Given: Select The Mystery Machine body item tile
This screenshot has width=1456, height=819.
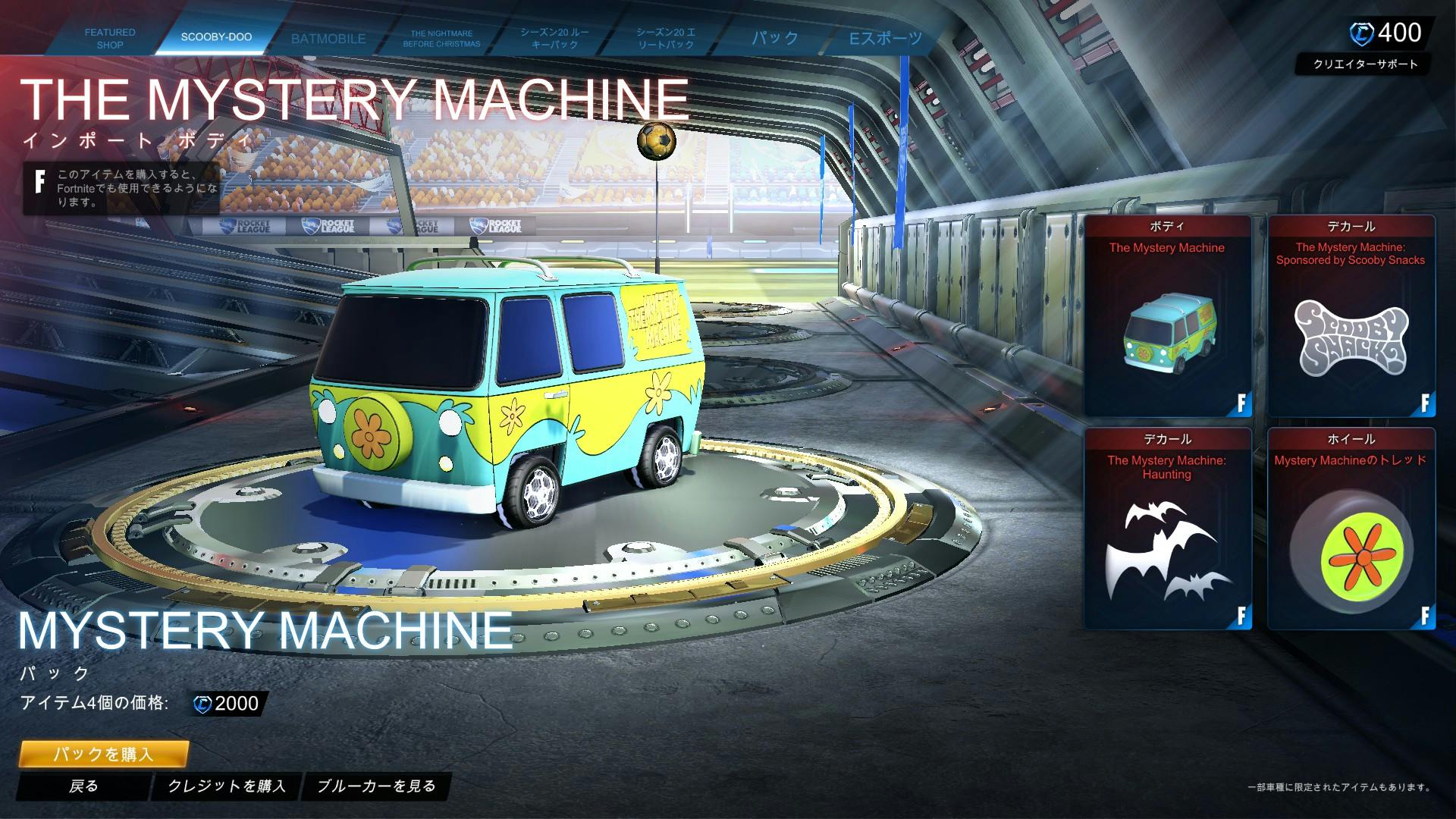Looking at the screenshot, I should [x=1167, y=316].
